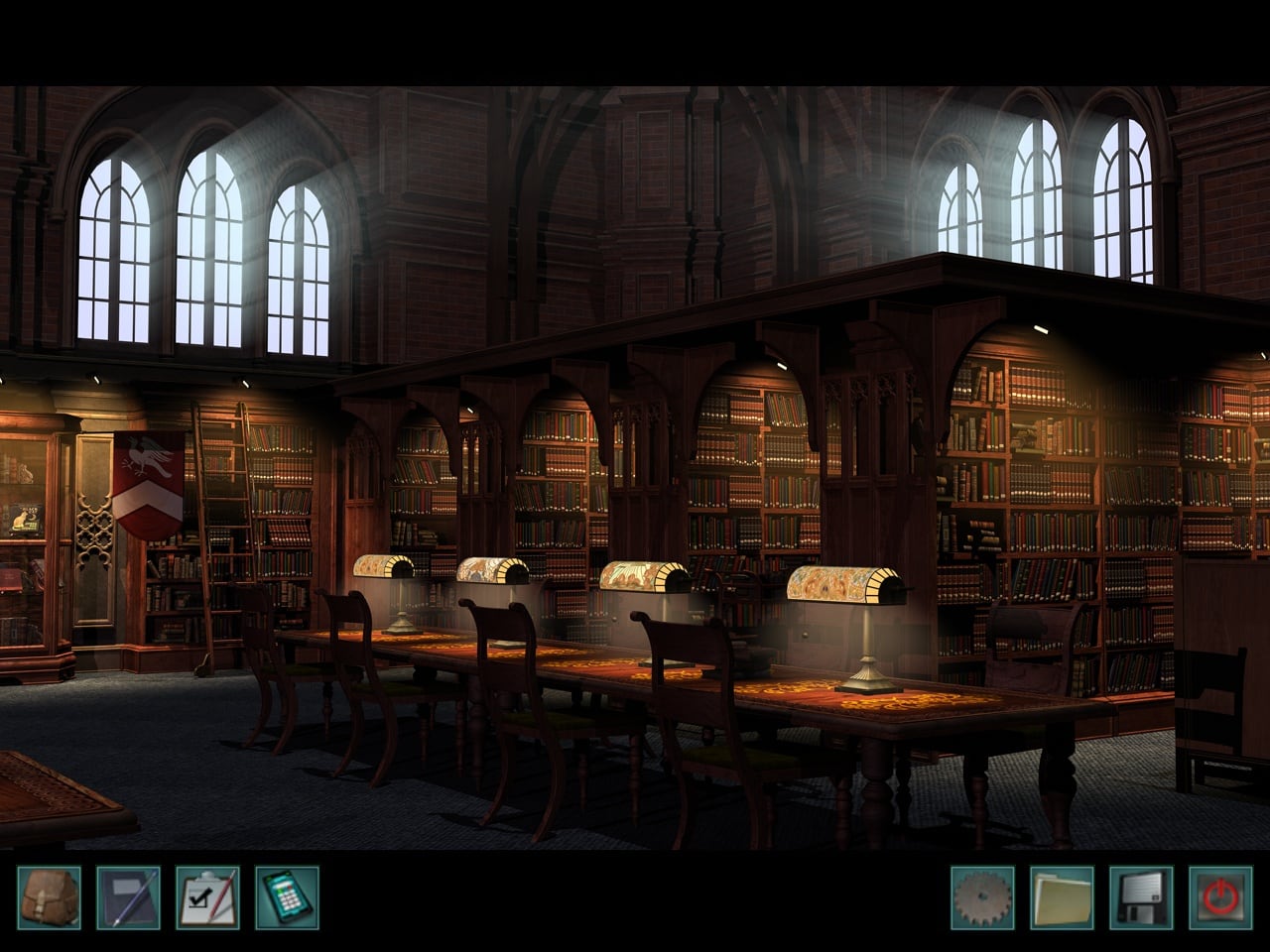Use the green cell phone

pyautogui.click(x=287, y=898)
